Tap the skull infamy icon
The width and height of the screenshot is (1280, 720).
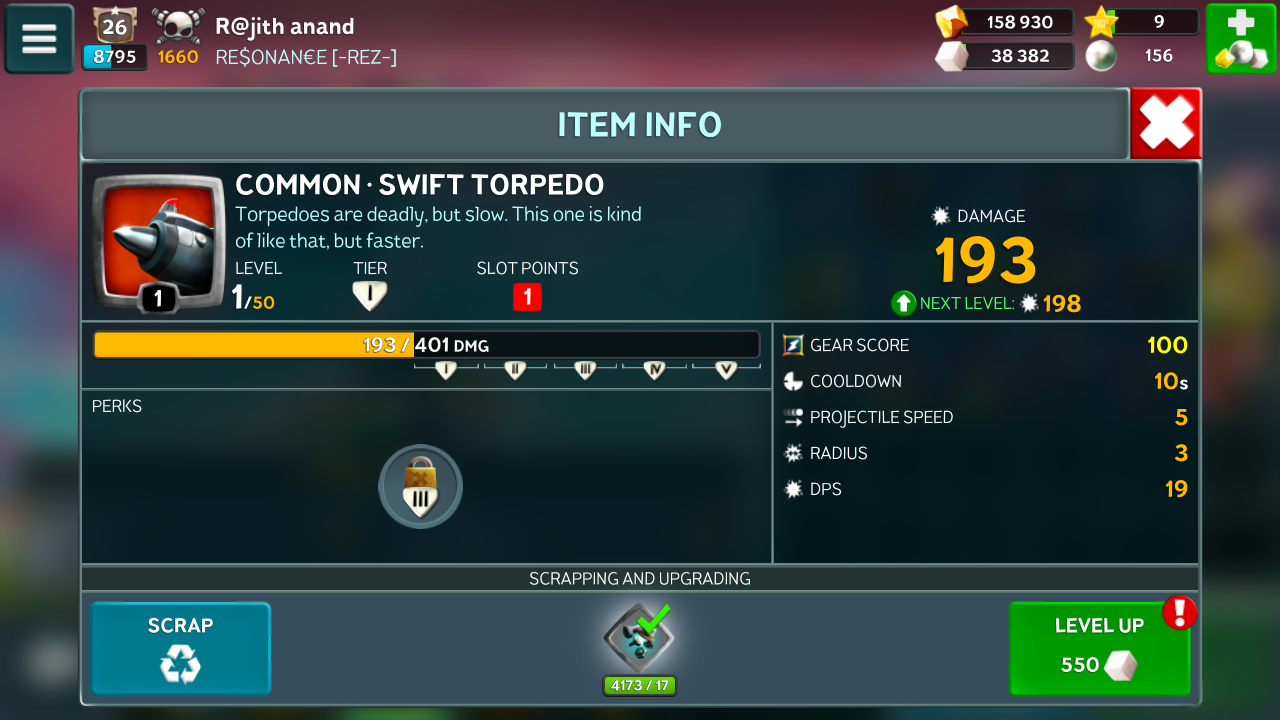pyautogui.click(x=178, y=26)
